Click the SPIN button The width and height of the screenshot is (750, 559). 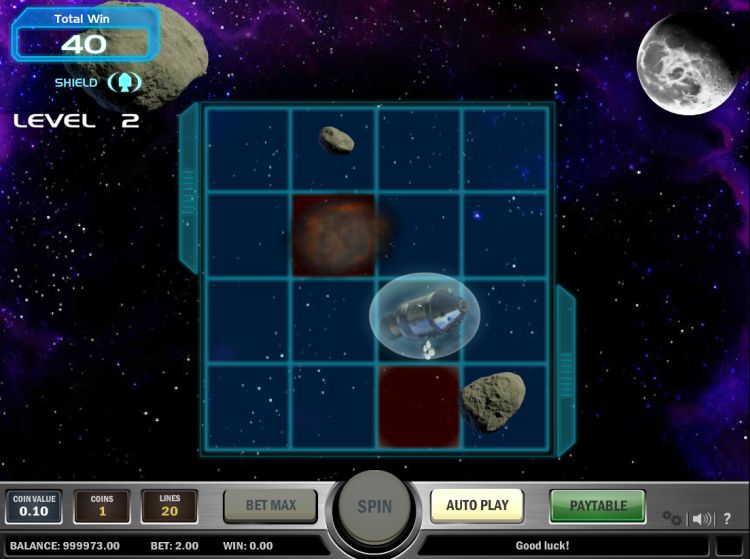374,506
